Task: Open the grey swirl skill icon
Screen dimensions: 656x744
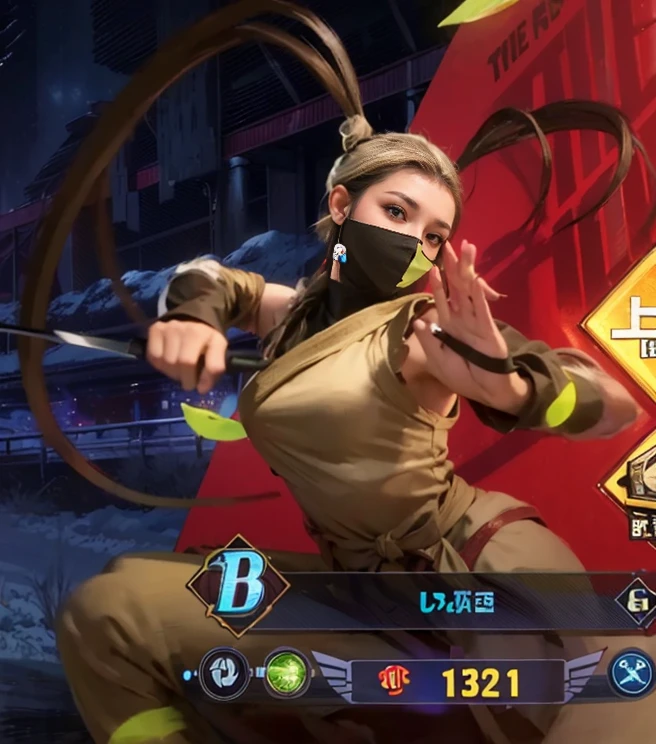Action: pos(224,673)
